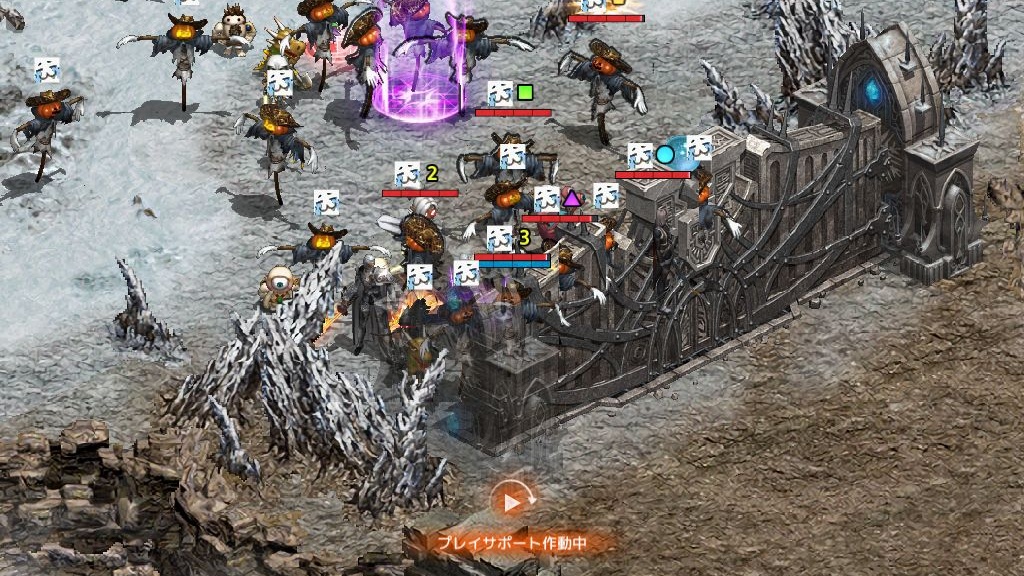Toggle the プレイサポート作動中 auto-play button

(512, 502)
